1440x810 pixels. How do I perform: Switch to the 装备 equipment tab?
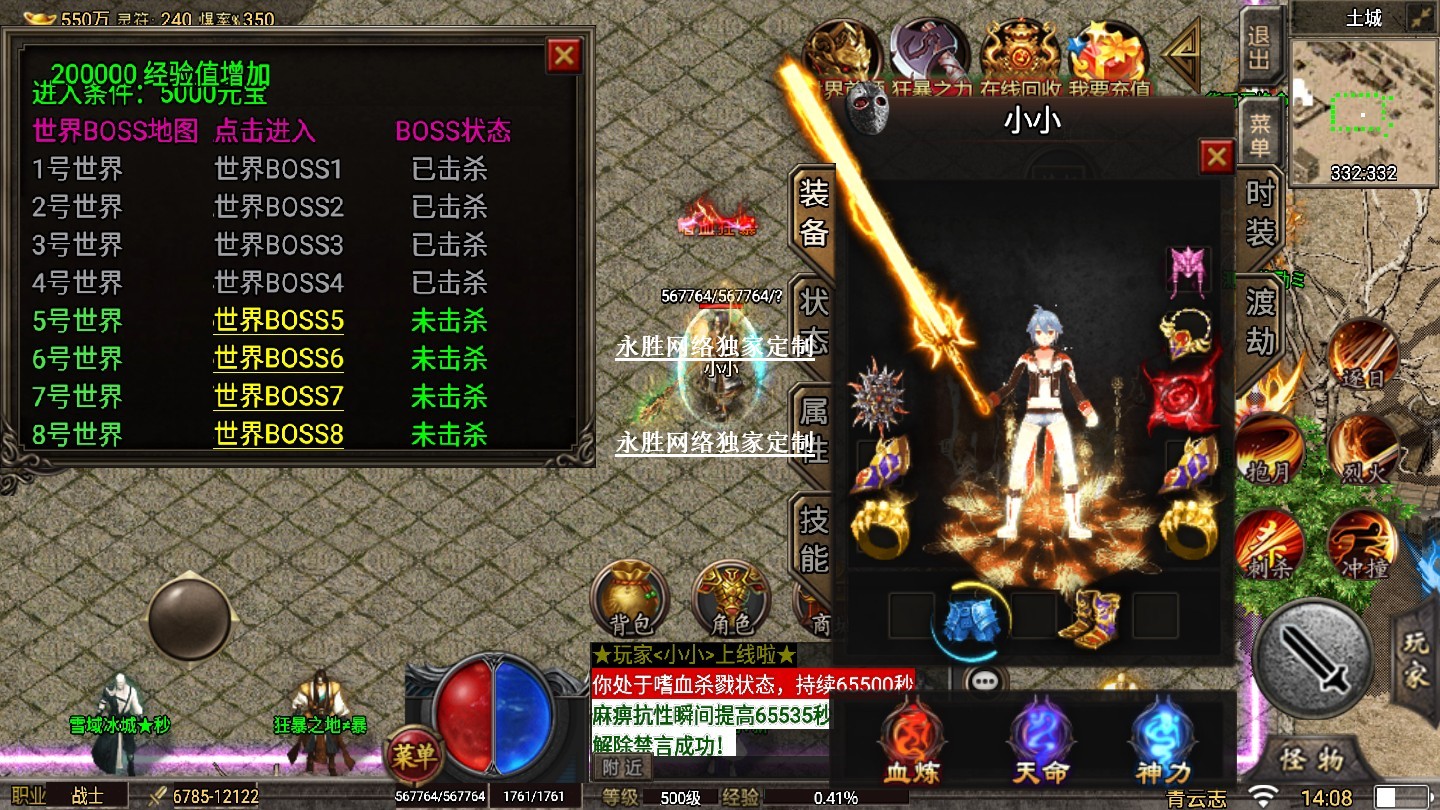[813, 212]
